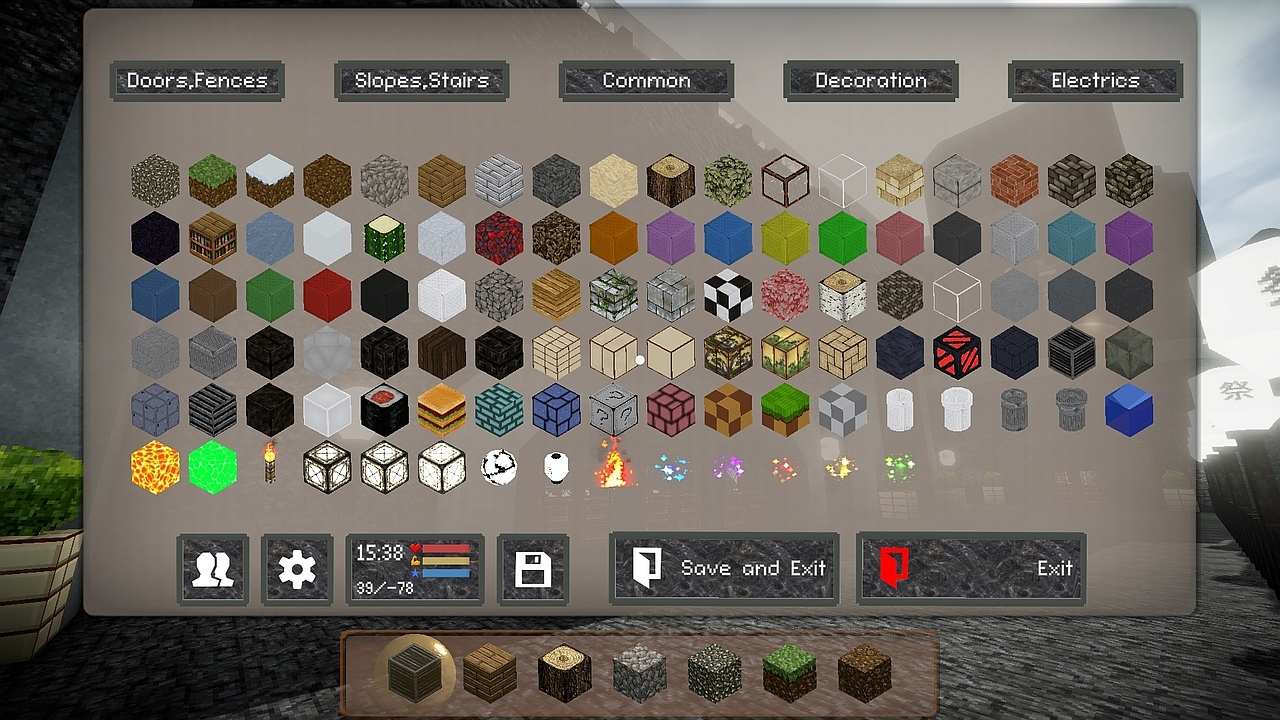Click the floppy disk save icon
This screenshot has height=720, width=1280.
[x=533, y=568]
